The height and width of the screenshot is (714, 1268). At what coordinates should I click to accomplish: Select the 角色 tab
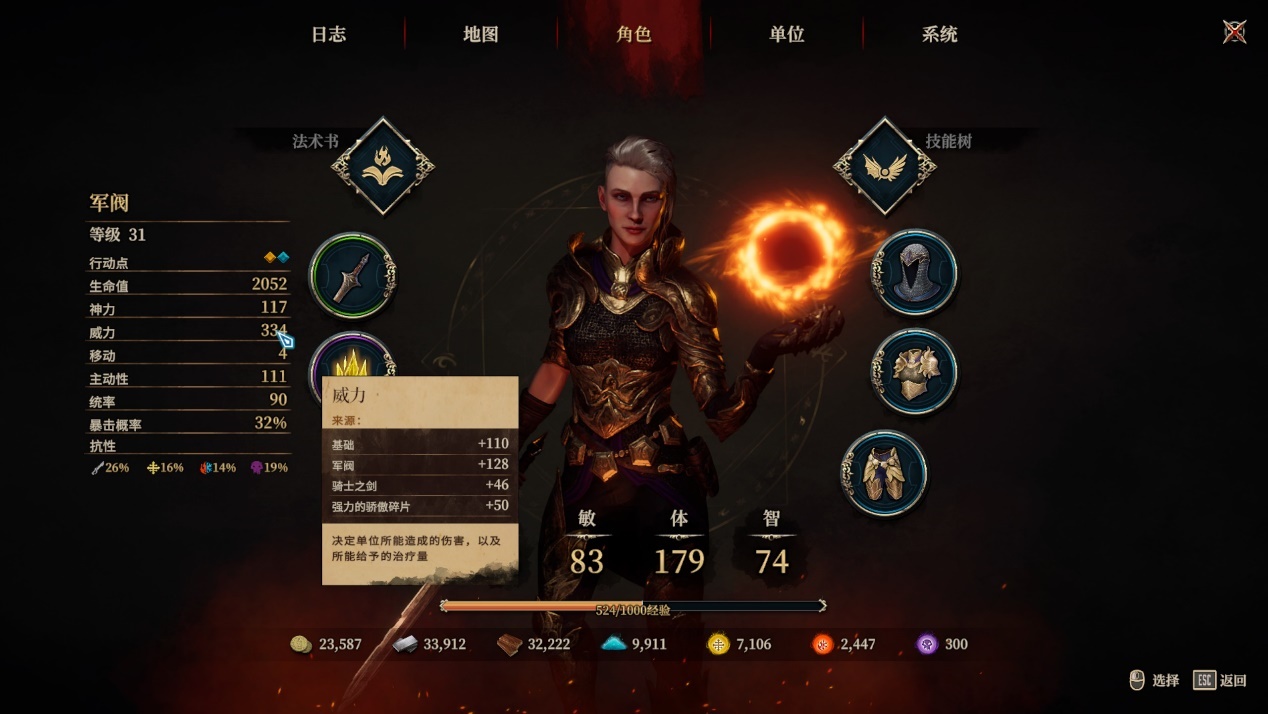[634, 34]
